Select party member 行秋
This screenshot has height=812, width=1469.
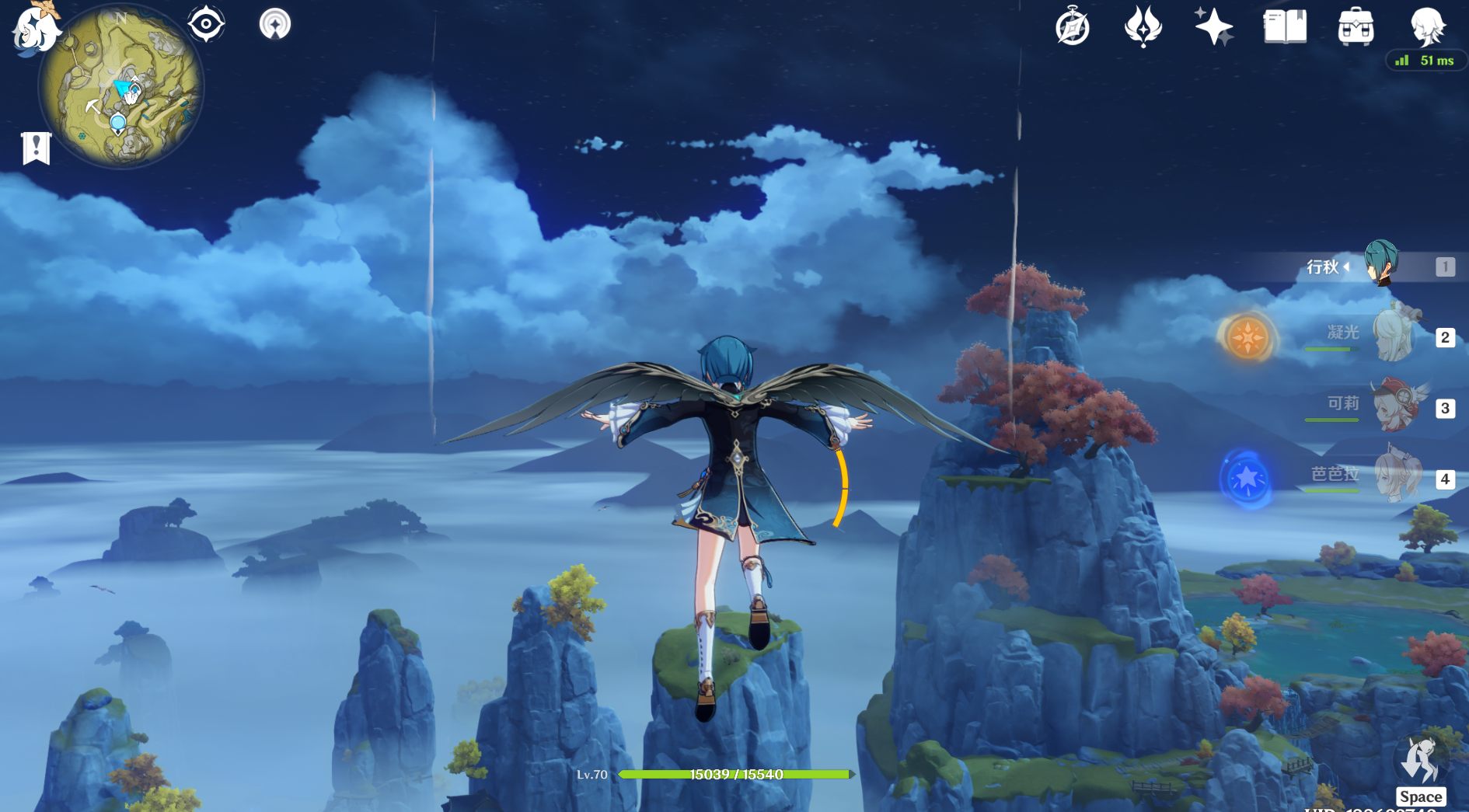coord(1380,265)
